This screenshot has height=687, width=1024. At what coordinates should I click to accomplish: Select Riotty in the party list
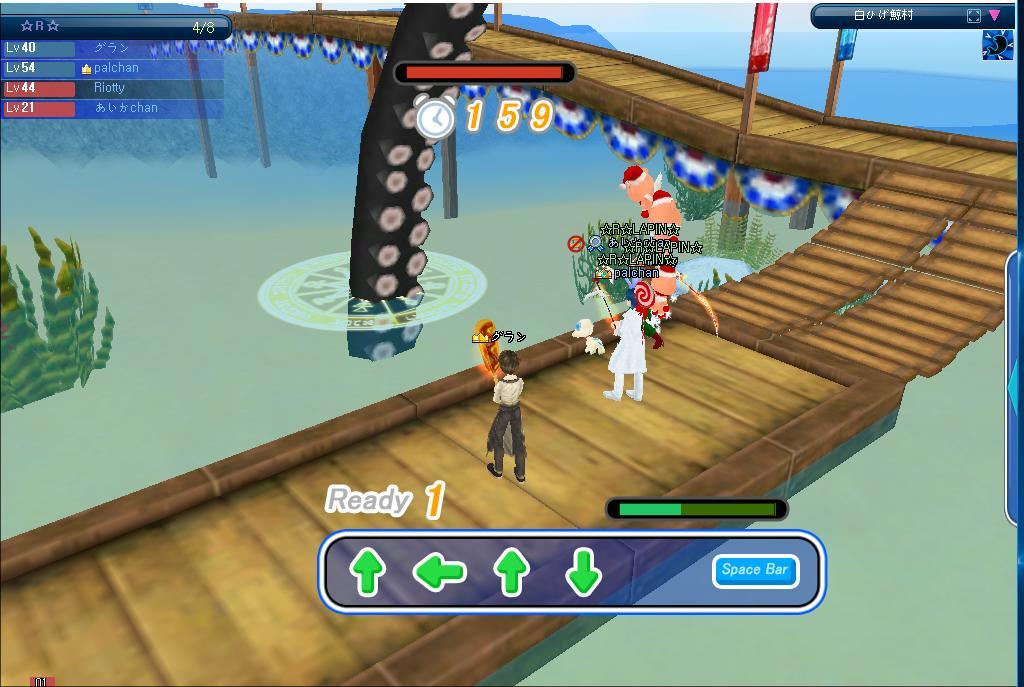point(109,88)
